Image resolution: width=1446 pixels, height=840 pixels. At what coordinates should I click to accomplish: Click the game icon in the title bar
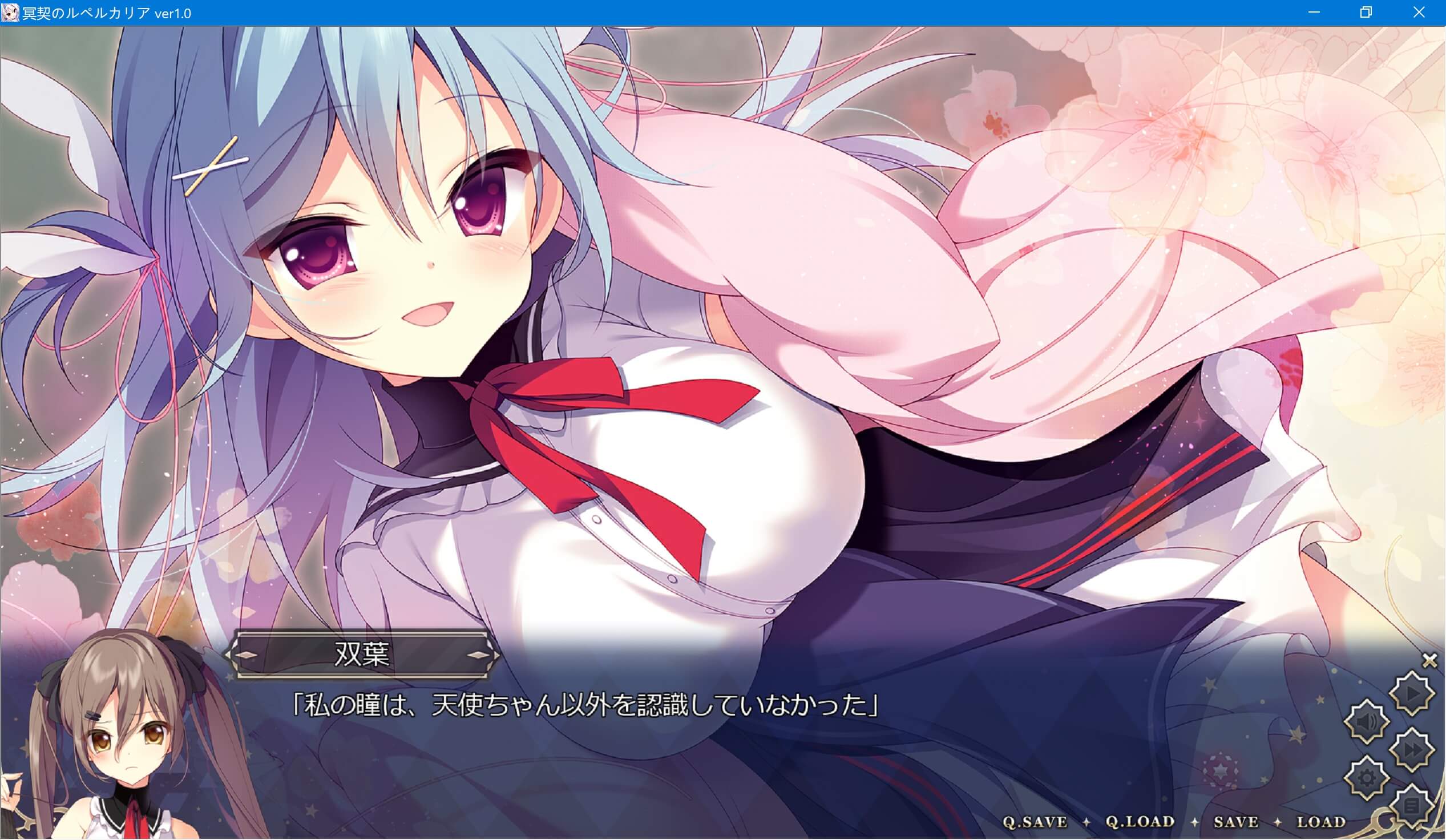(10, 11)
